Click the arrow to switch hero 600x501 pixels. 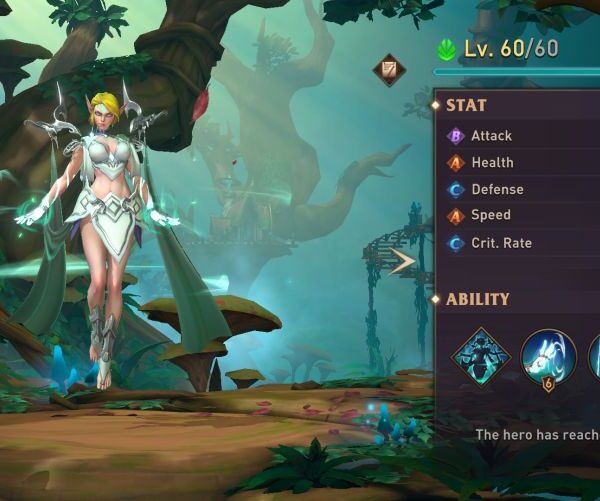(x=402, y=262)
